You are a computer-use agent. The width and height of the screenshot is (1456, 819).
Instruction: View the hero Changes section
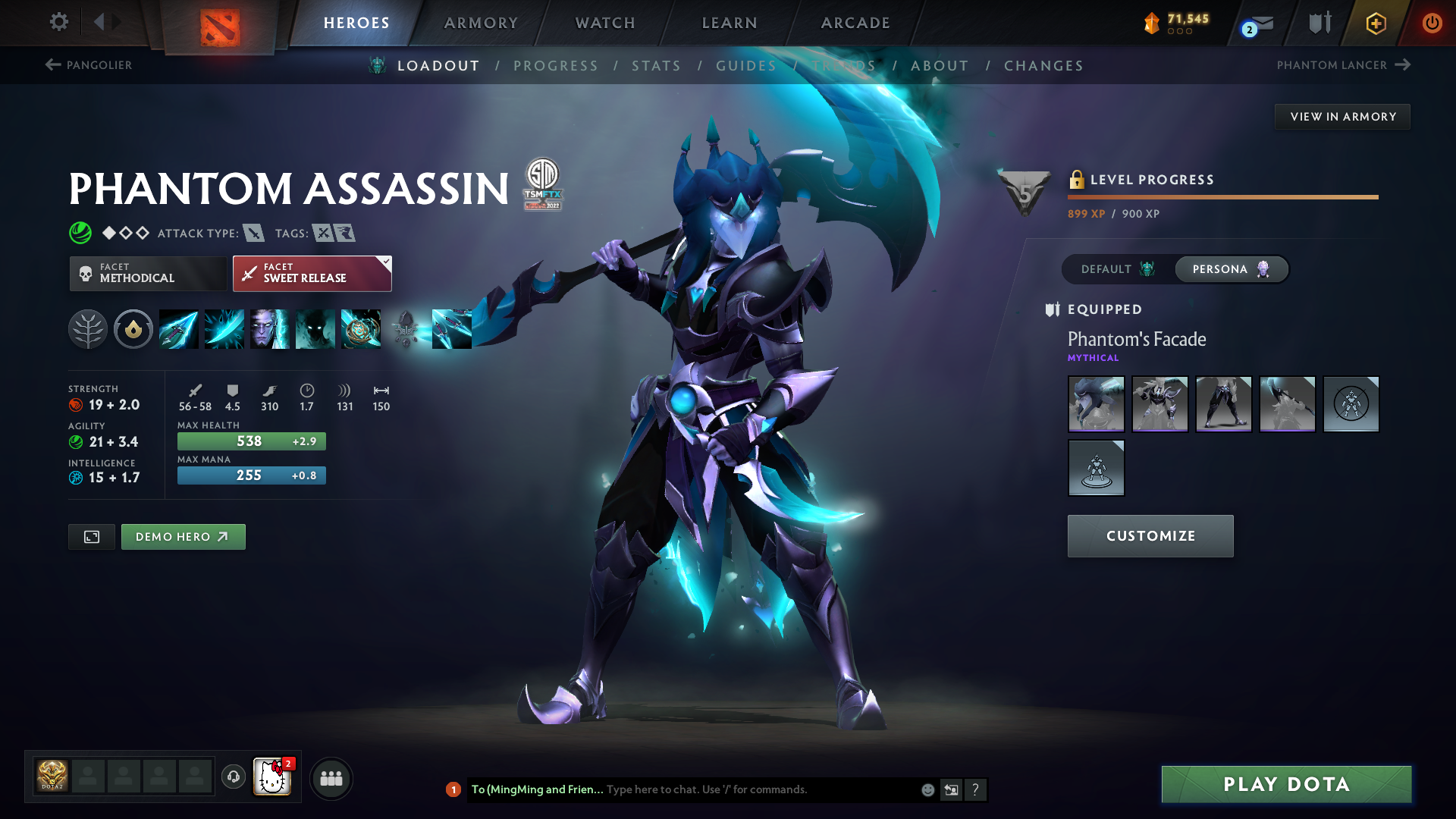1043,66
